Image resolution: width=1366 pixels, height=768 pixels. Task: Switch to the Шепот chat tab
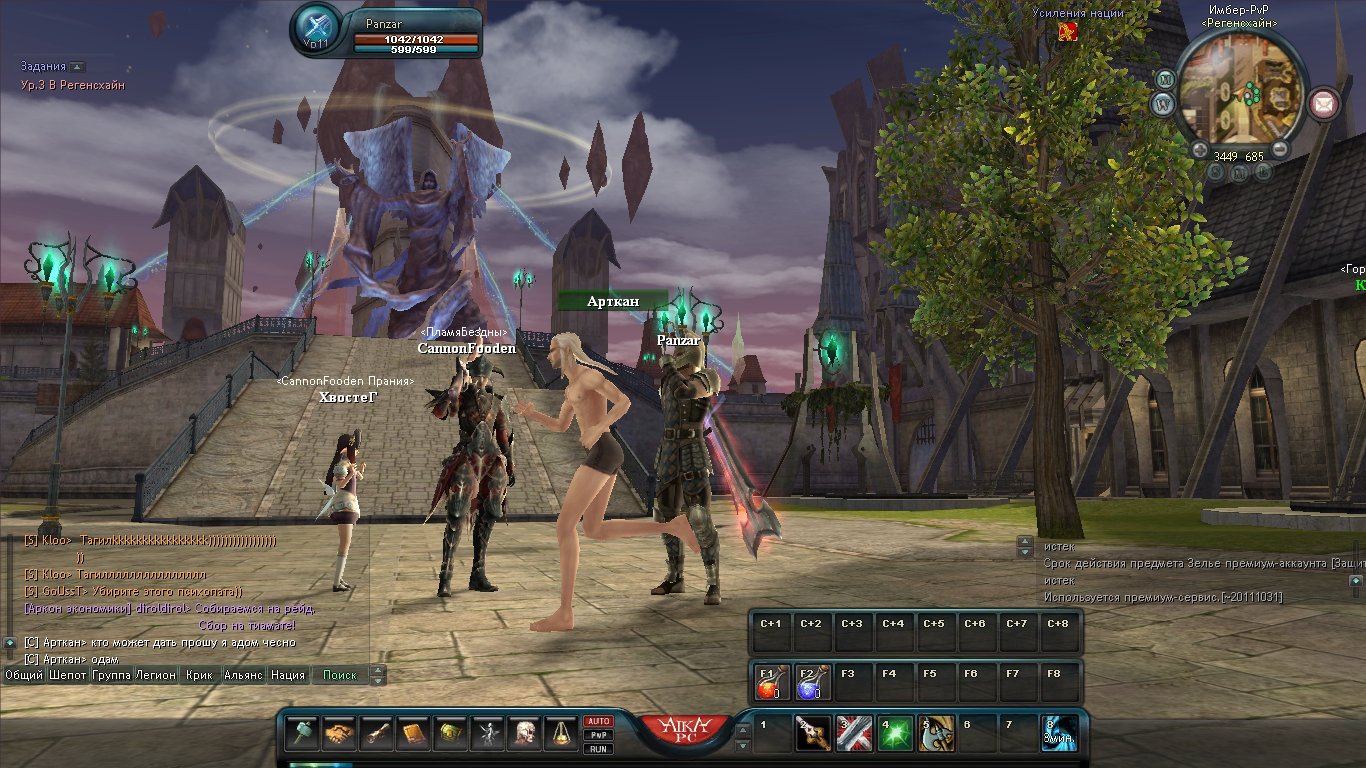tap(67, 675)
